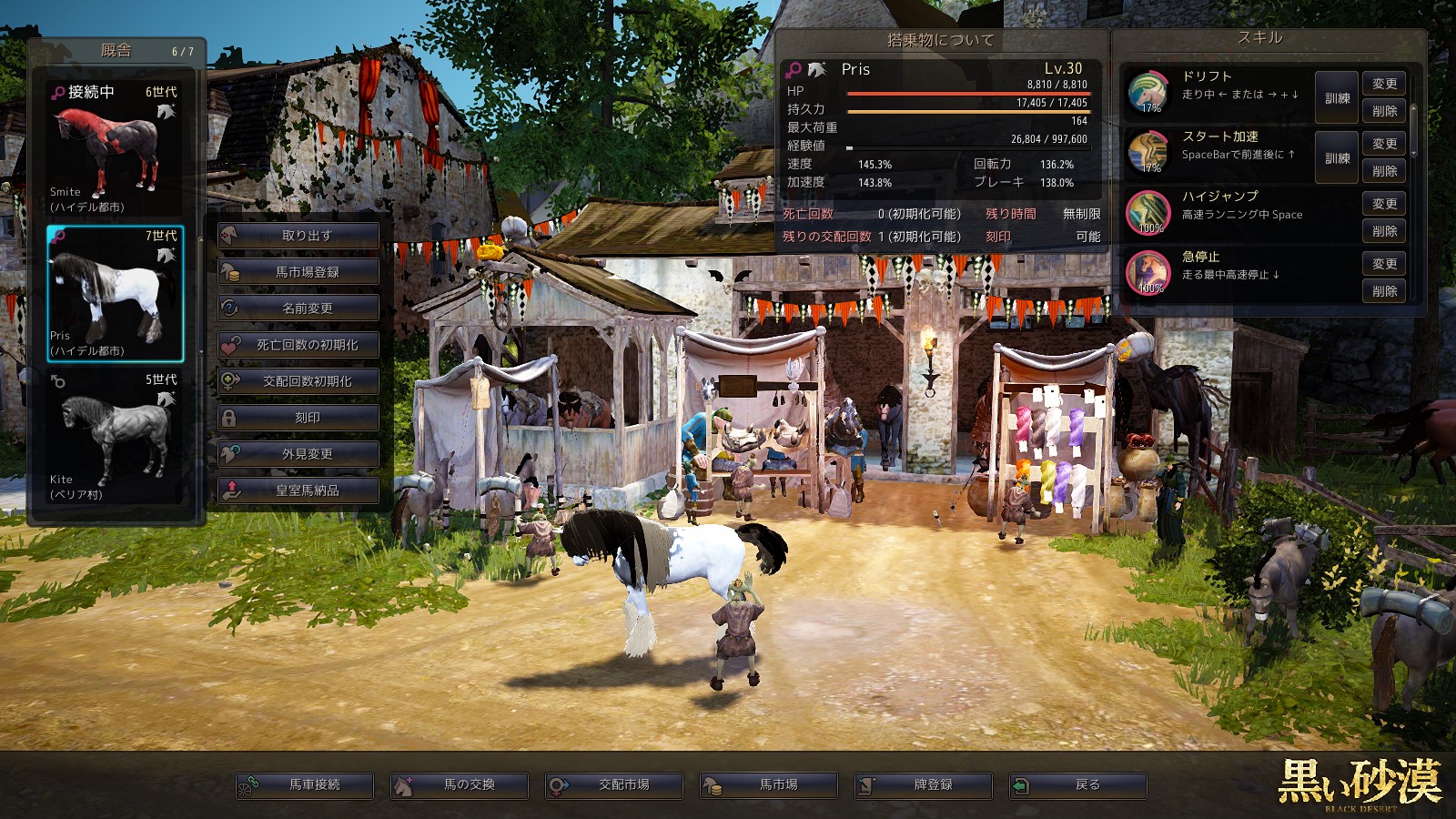Click the 牌登録 button in bottom bar
Viewport: 1456px width, 819px height.
tap(924, 785)
